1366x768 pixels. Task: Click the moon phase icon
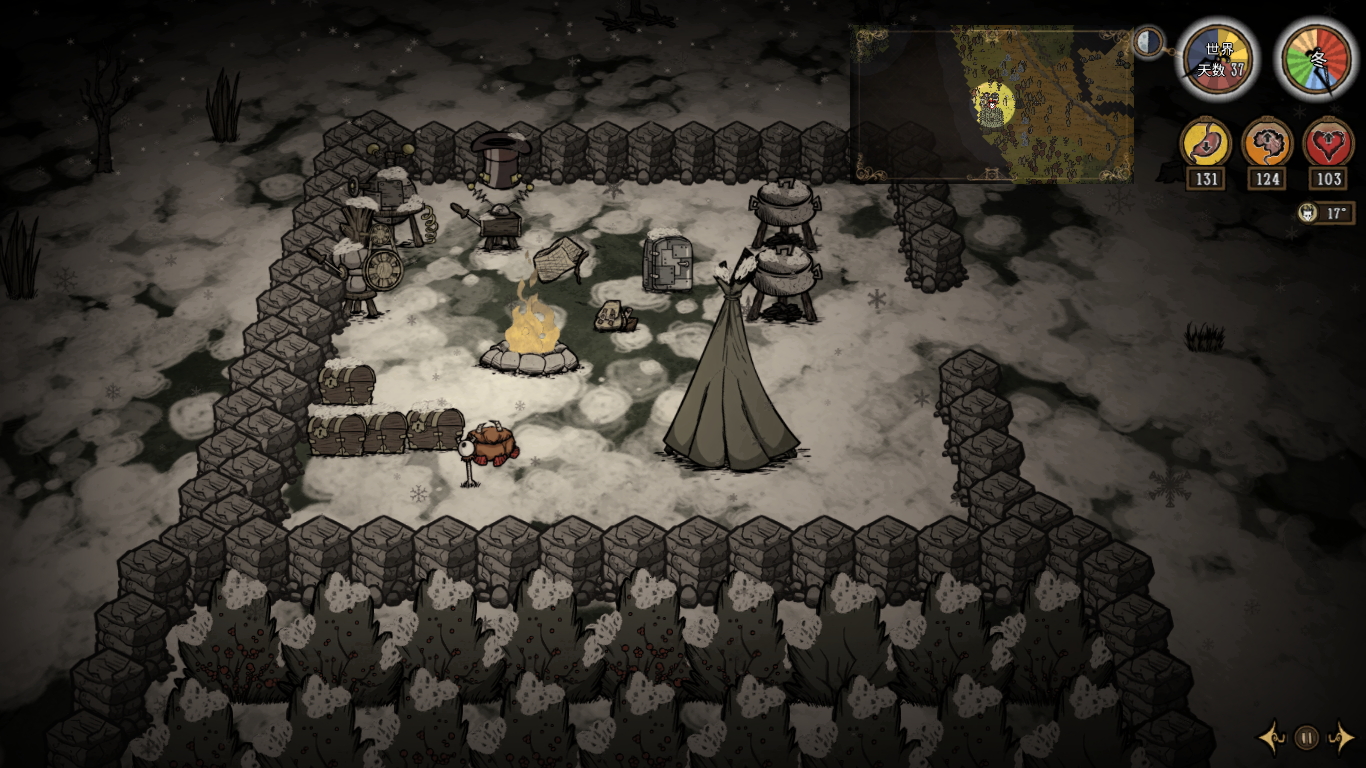click(x=1149, y=42)
